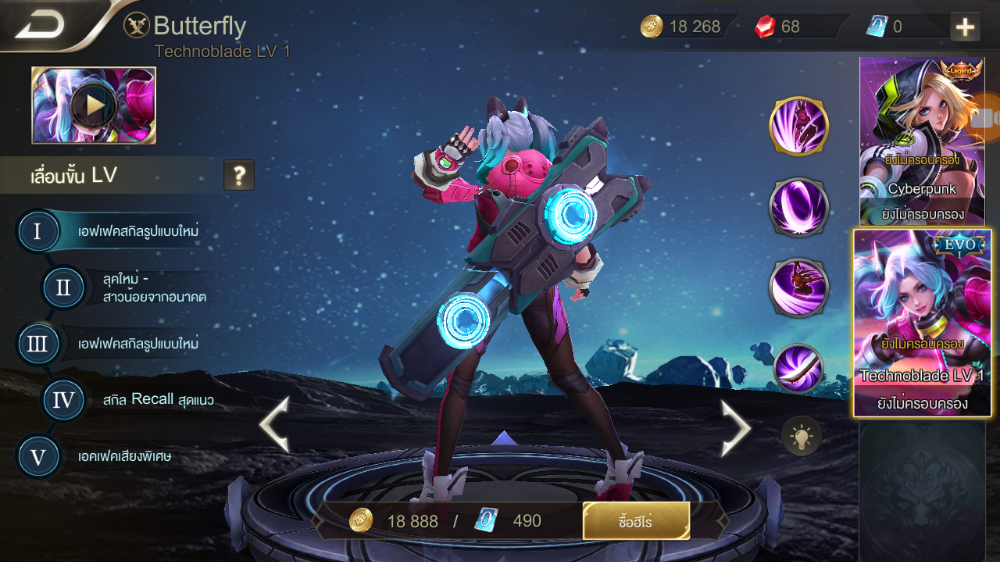Go back using the return arrow
1000x562 pixels.
pyautogui.click(x=40, y=24)
